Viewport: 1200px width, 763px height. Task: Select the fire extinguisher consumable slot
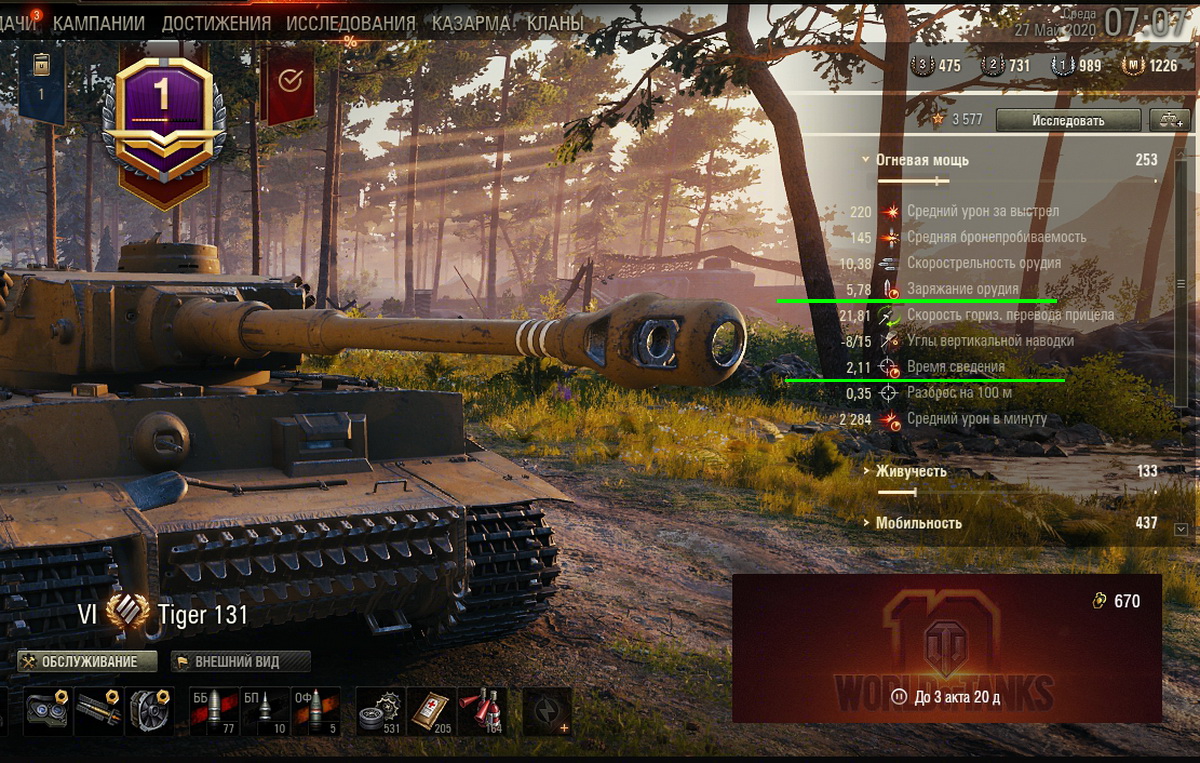click(483, 710)
